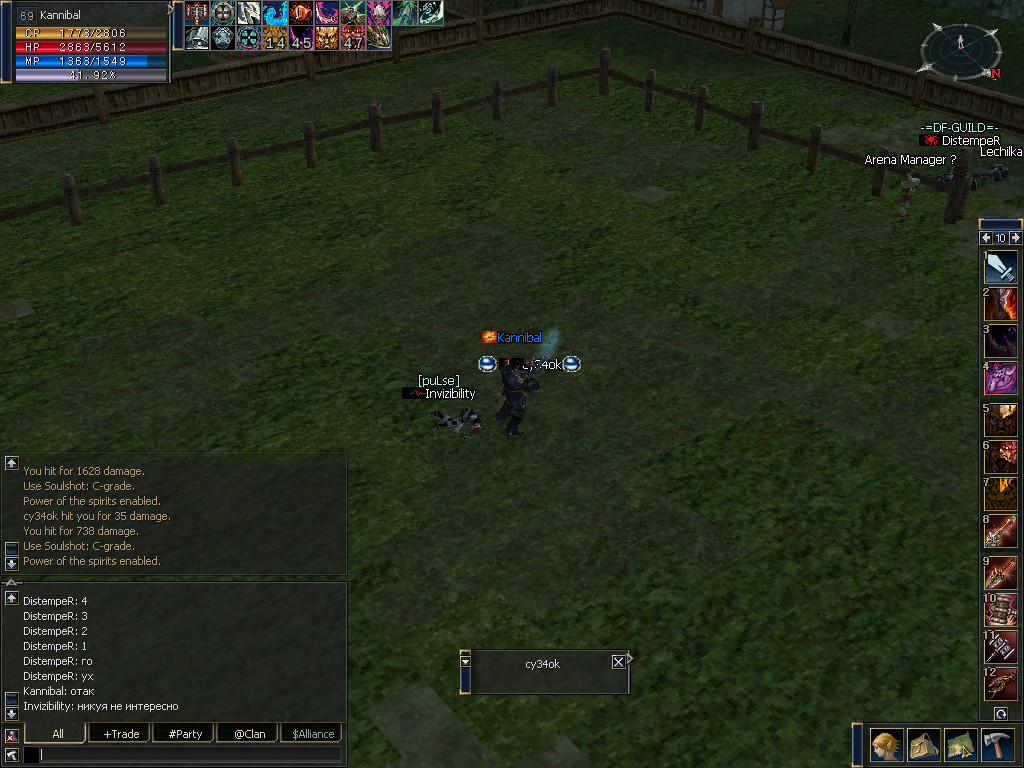Viewport: 1024px width, 768px height.
Task: Go to the next shortcut bar page
Action: click(1015, 238)
